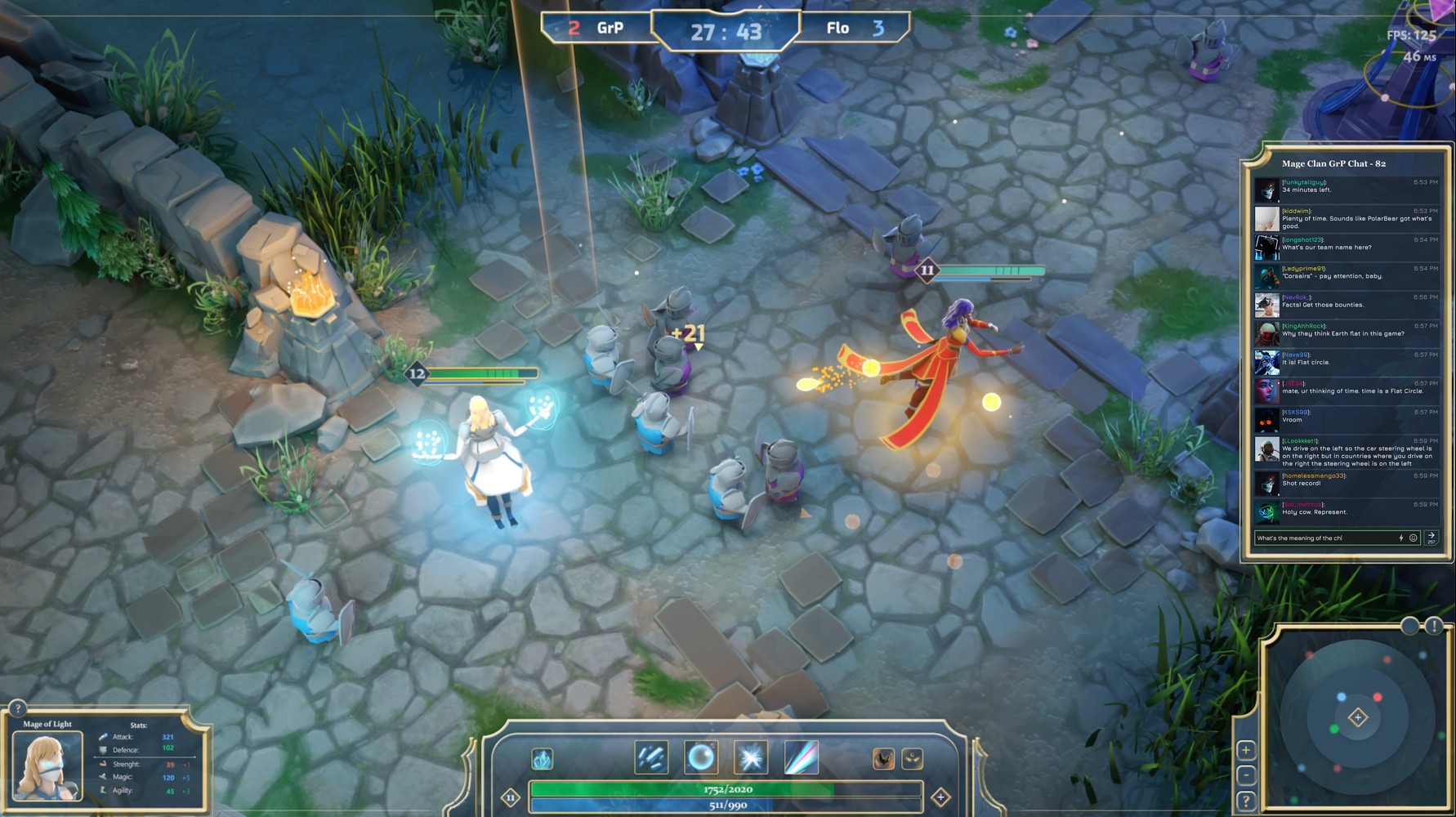The height and width of the screenshot is (817, 1456).
Task: Click the golden wings icon on the action bar
Action: click(x=911, y=757)
